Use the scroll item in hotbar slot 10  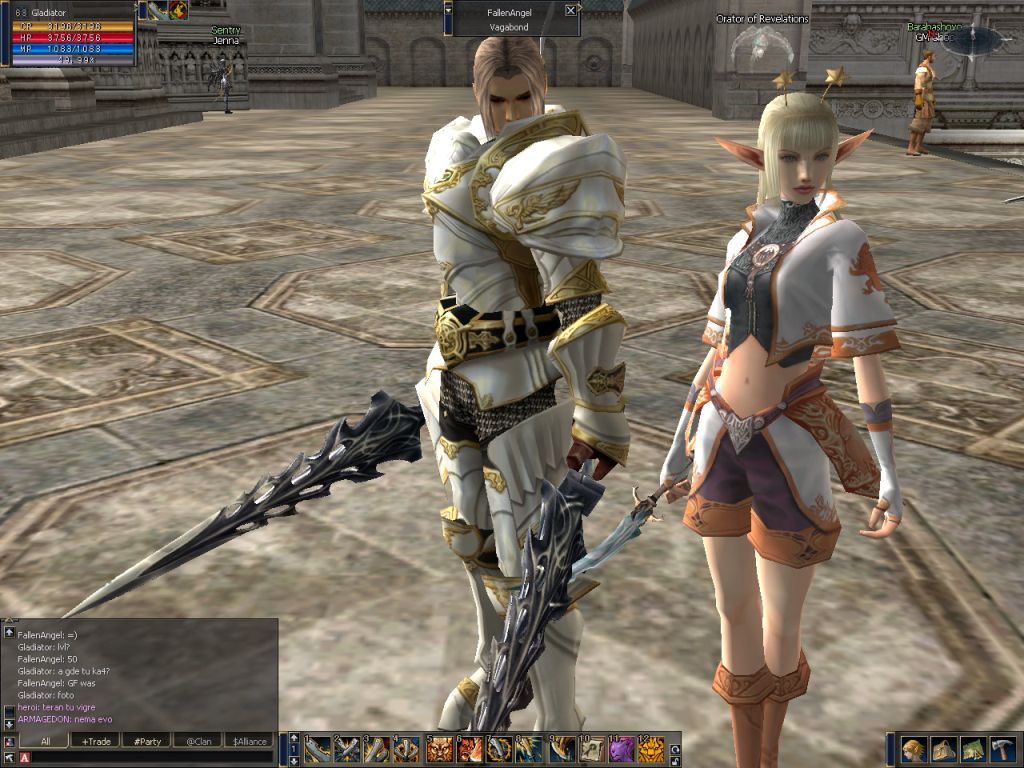[593, 749]
